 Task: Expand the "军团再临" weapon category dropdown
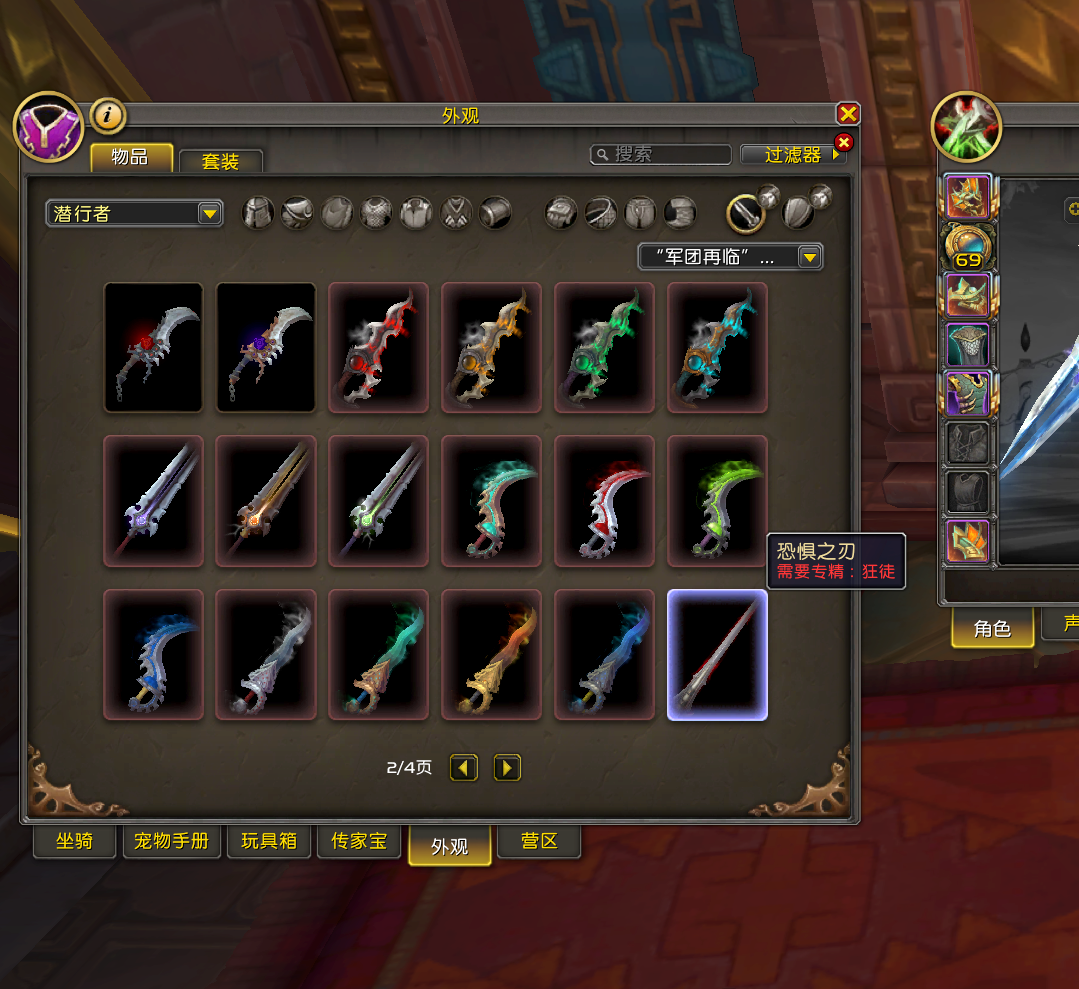(730, 257)
